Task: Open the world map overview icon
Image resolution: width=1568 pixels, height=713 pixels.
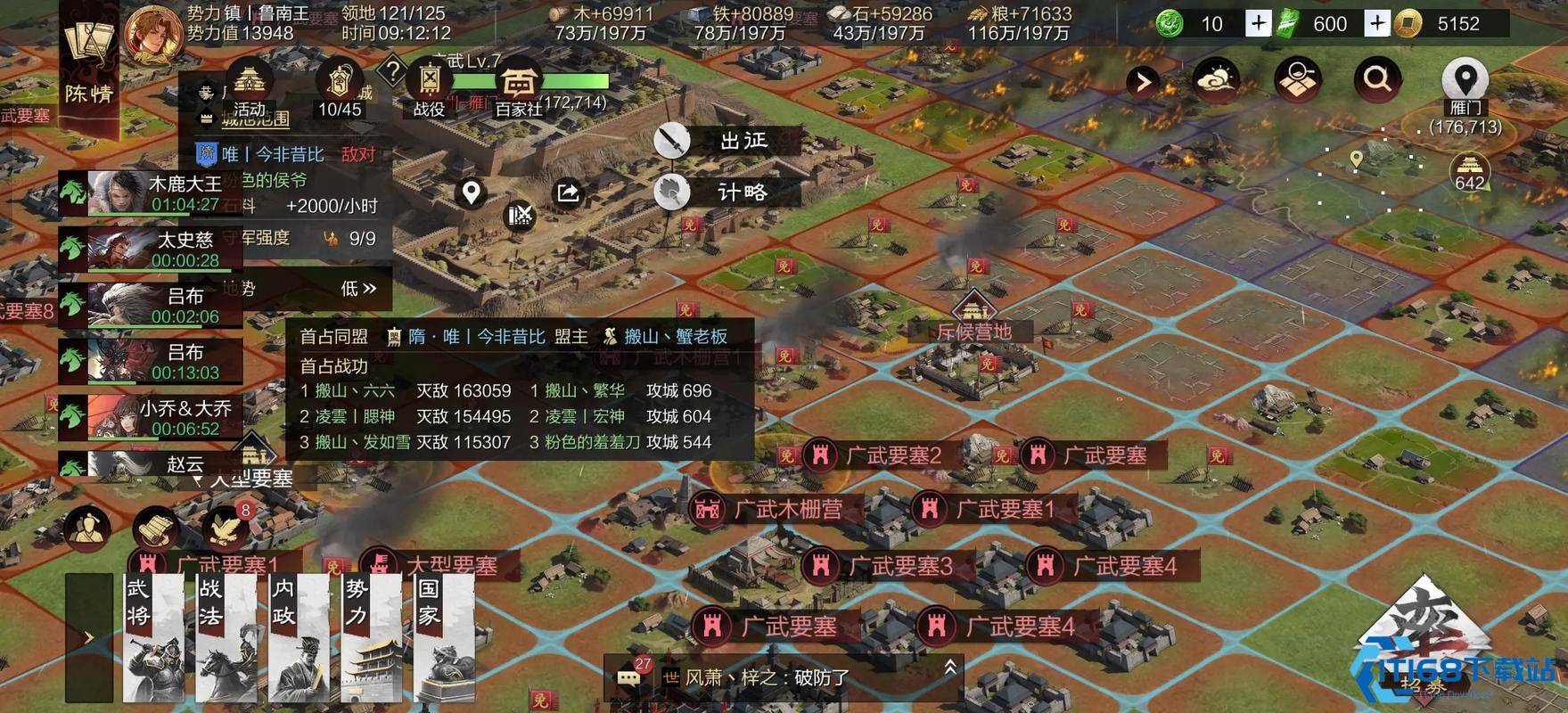Action: pyautogui.click(x=1297, y=78)
